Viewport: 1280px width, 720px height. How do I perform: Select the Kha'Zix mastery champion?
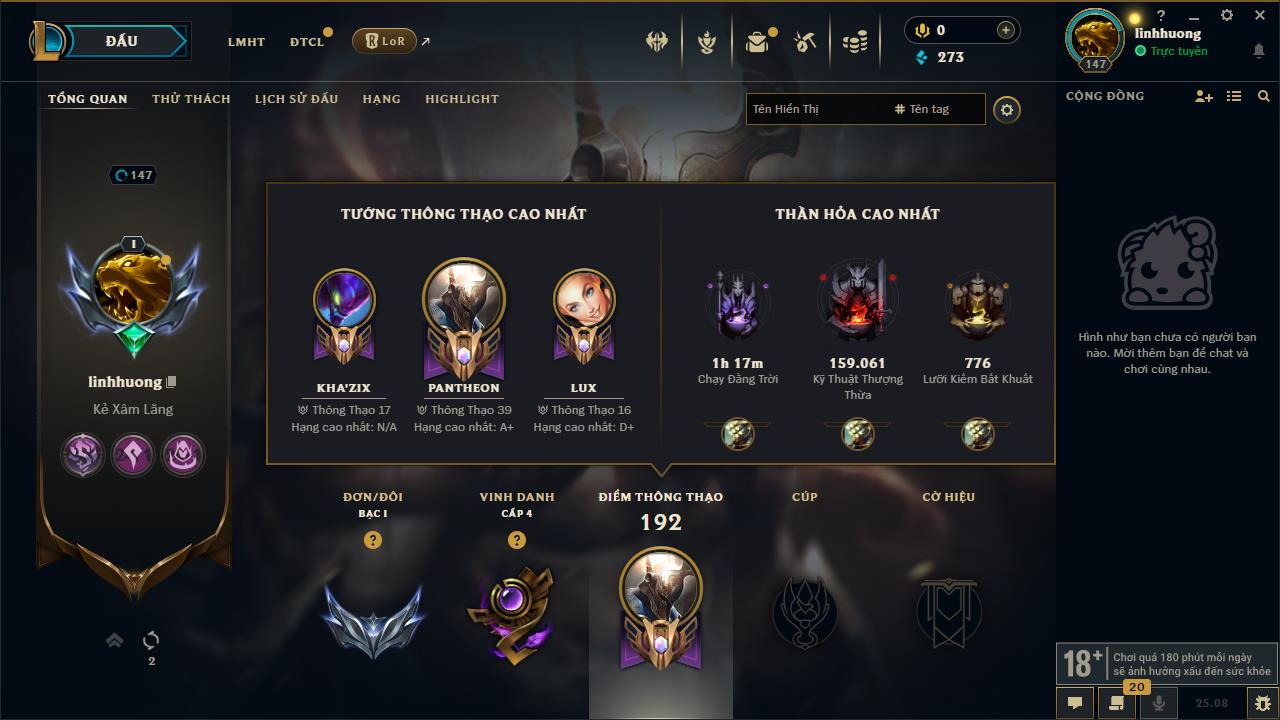[344, 301]
